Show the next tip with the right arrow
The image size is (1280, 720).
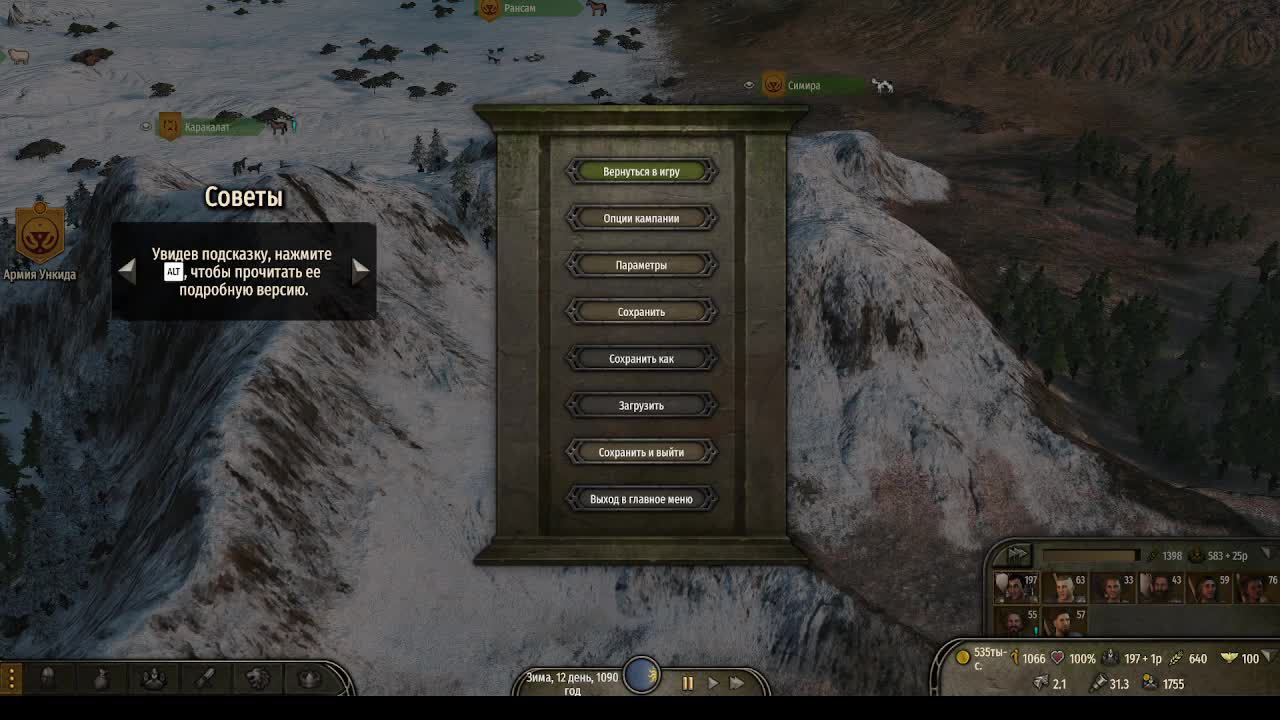coord(362,269)
